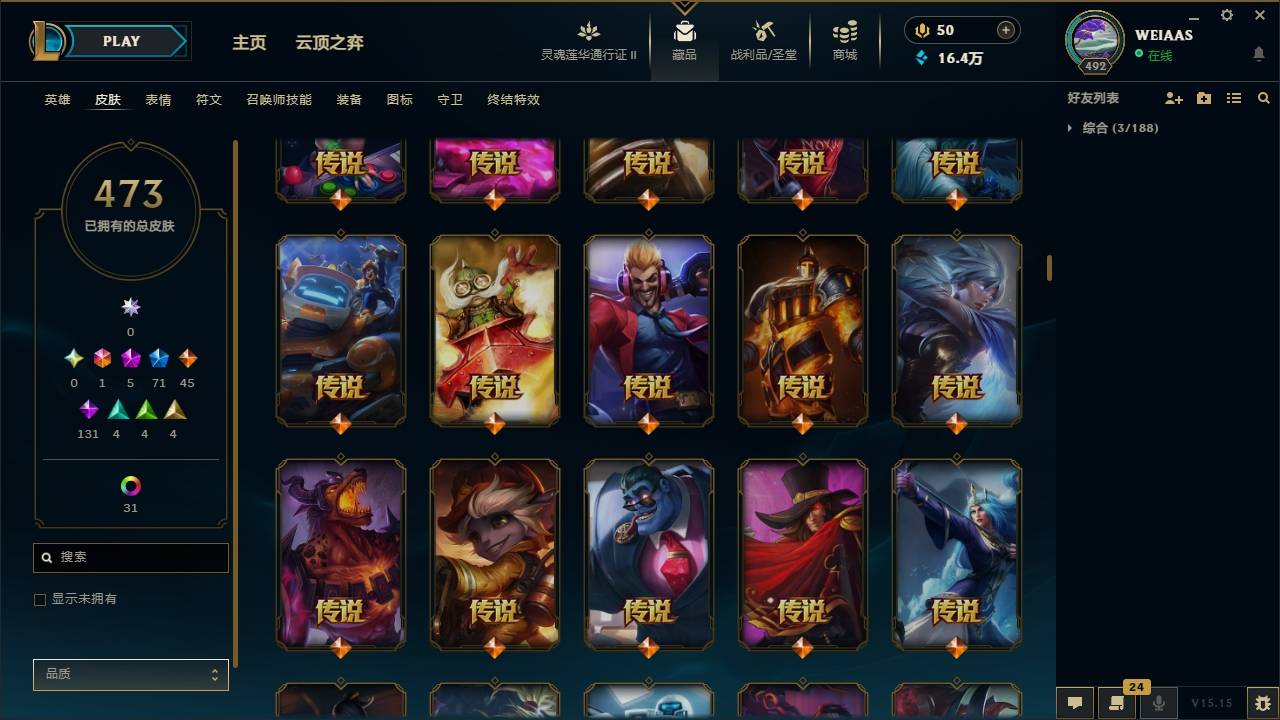Type in the 搜索 search field

point(130,557)
